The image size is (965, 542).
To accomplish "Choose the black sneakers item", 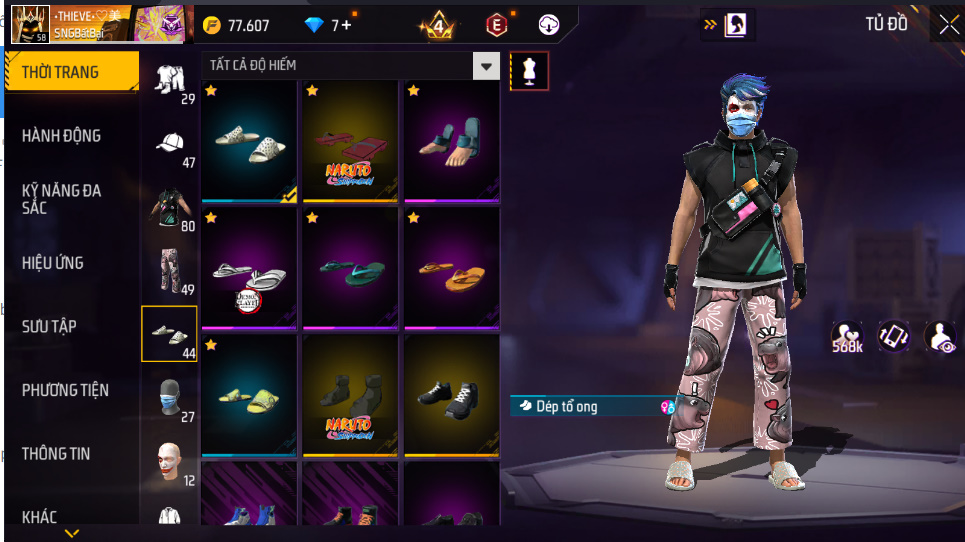I will 451,395.
